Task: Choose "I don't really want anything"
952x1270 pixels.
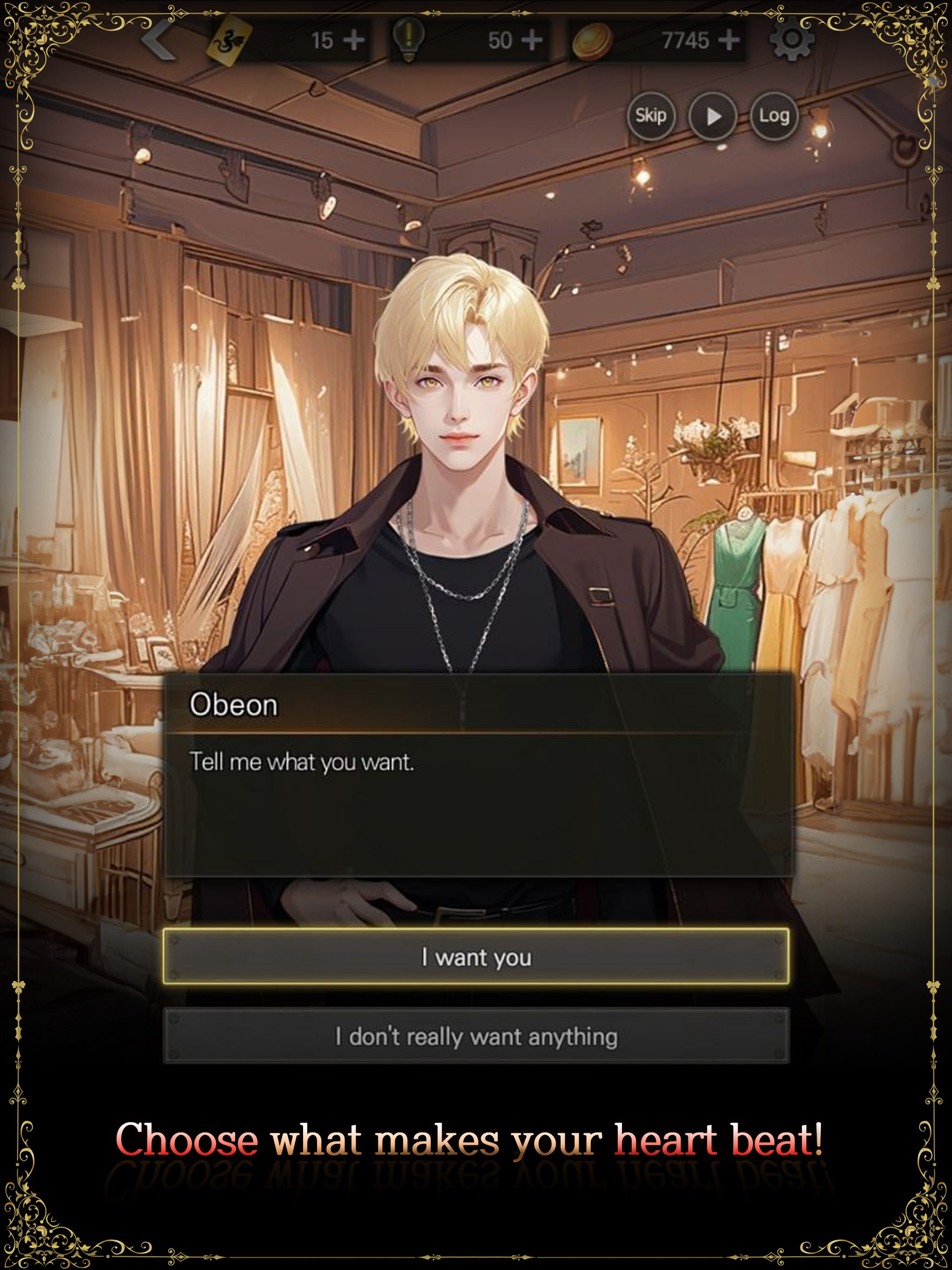Action: click(476, 1036)
